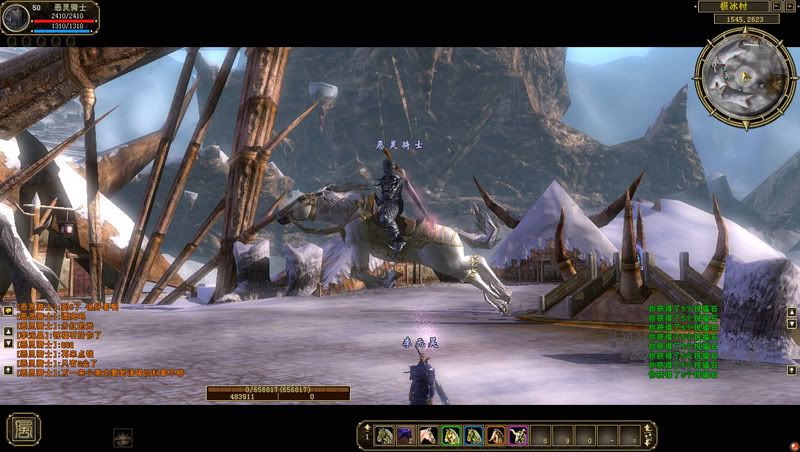
Task: Use the purple-bordered white horse mount slot
Action: coord(518,435)
